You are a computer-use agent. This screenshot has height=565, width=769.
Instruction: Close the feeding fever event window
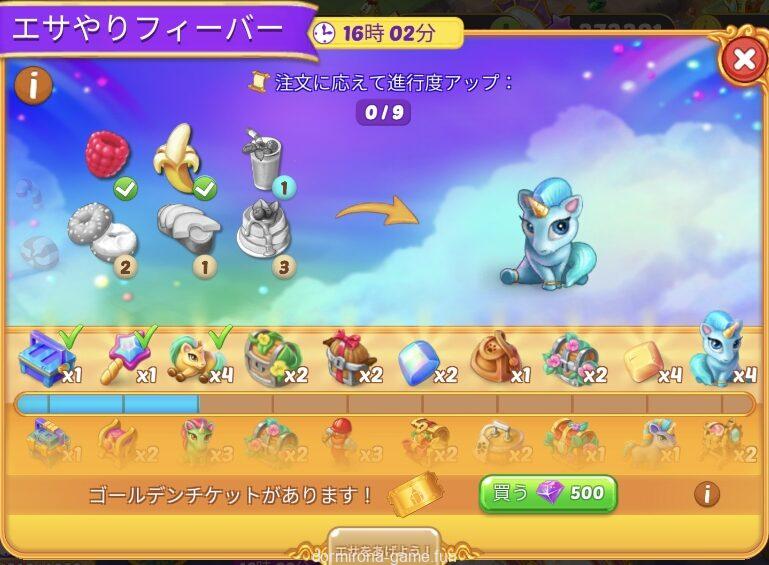click(743, 60)
